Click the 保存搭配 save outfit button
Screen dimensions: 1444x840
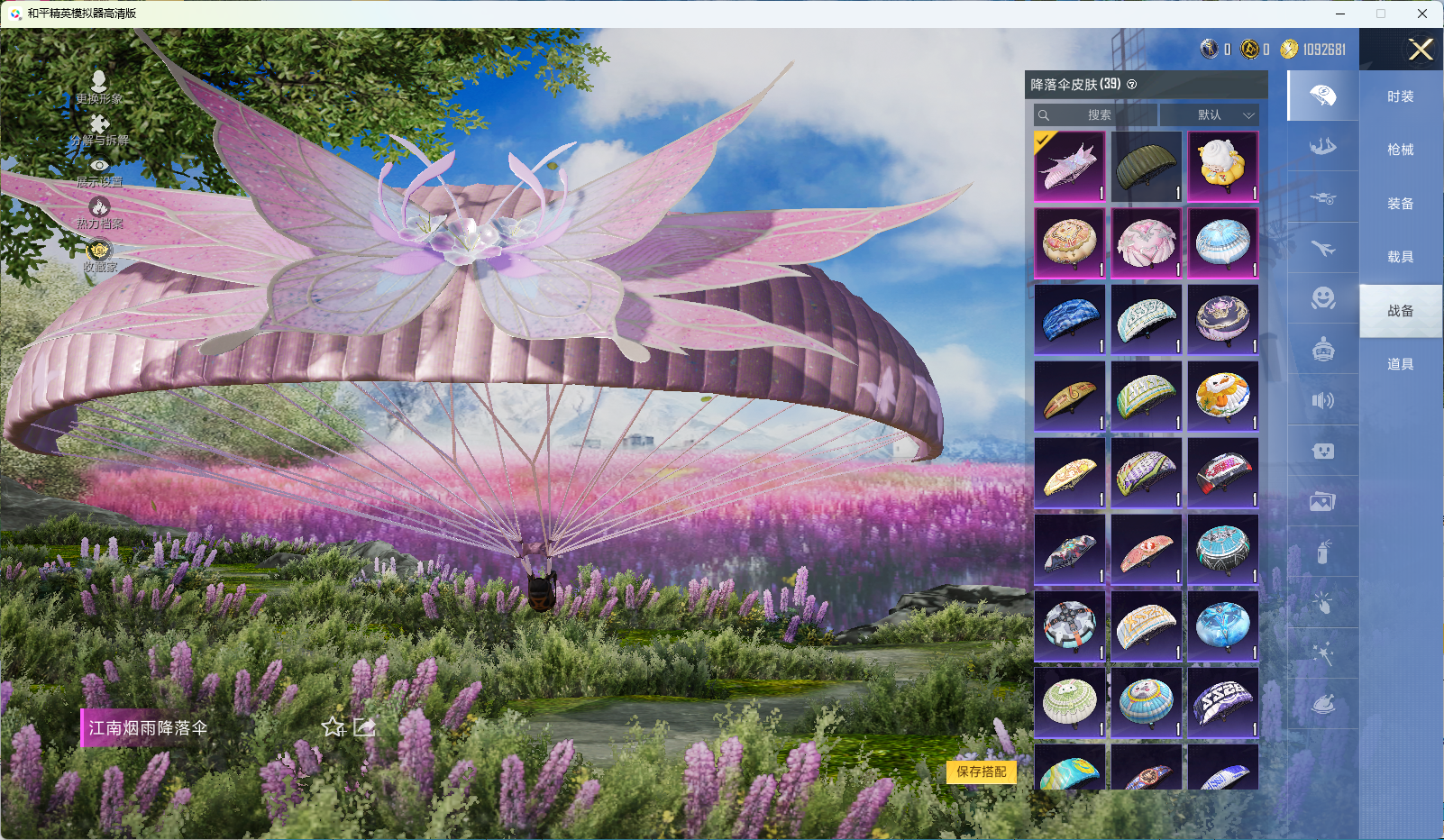[981, 772]
